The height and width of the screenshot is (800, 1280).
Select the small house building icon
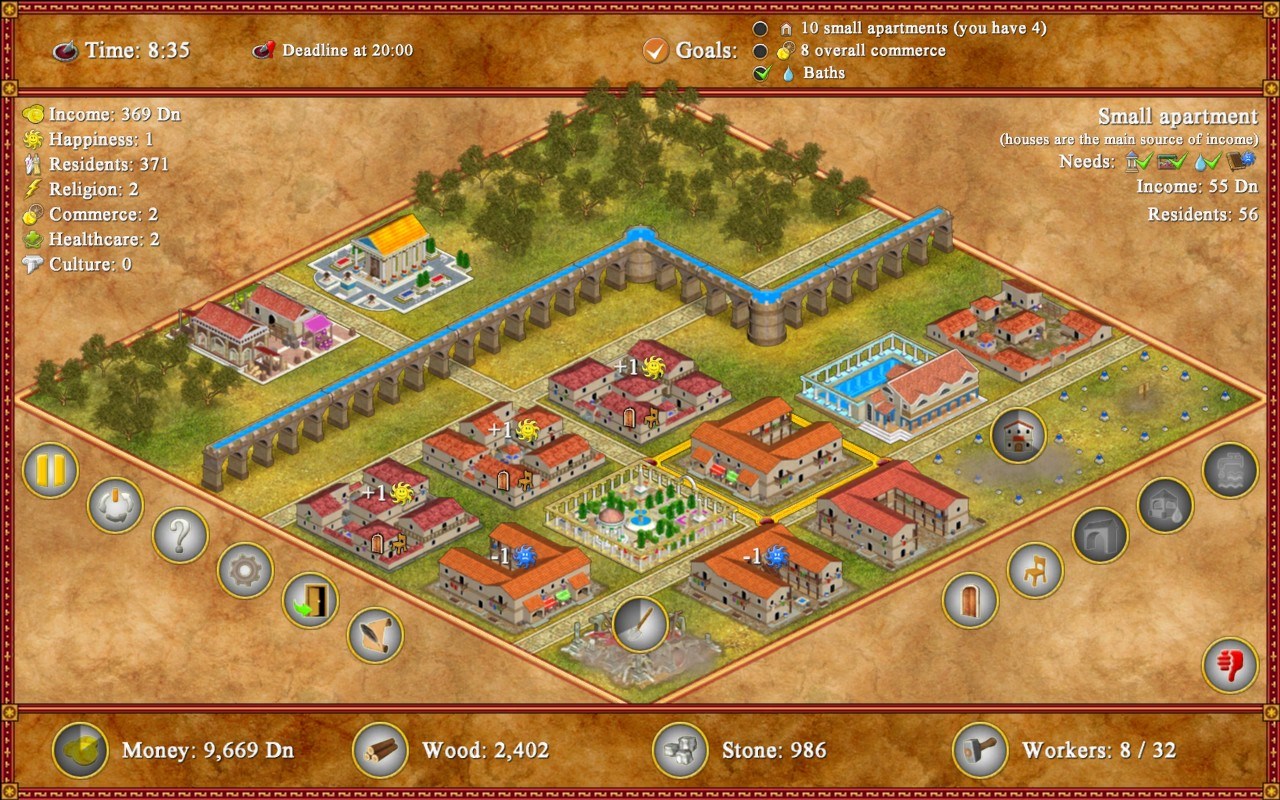pos(1017,437)
